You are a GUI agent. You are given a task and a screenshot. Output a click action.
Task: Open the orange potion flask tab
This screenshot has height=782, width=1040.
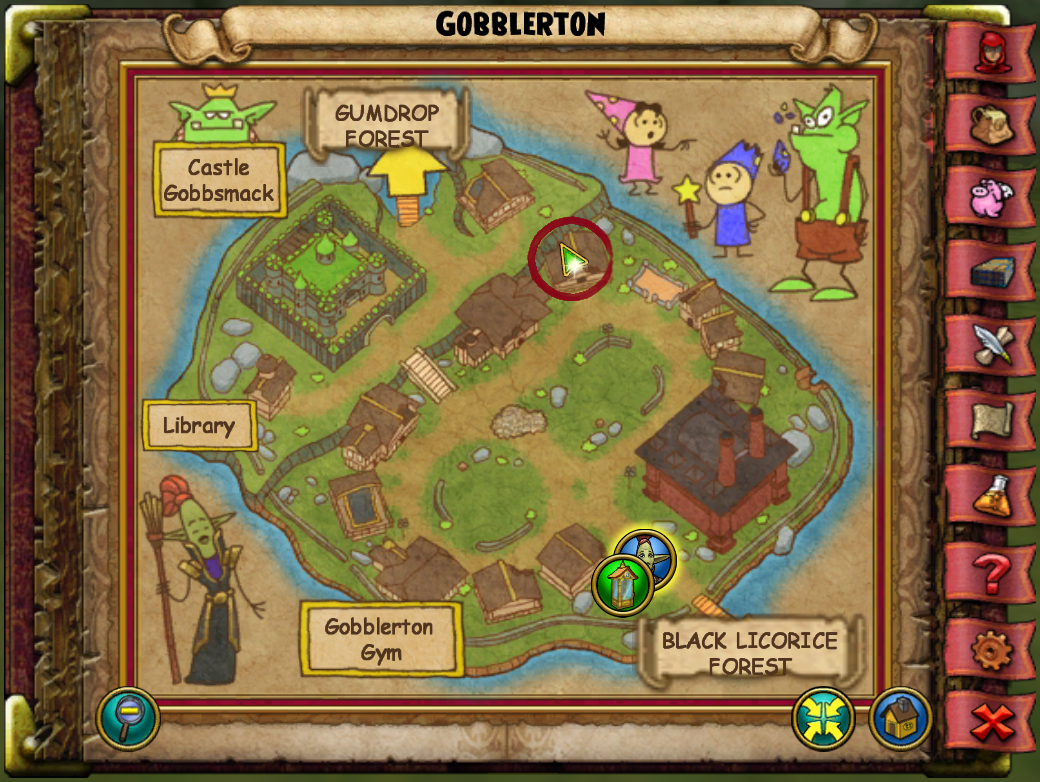click(988, 493)
